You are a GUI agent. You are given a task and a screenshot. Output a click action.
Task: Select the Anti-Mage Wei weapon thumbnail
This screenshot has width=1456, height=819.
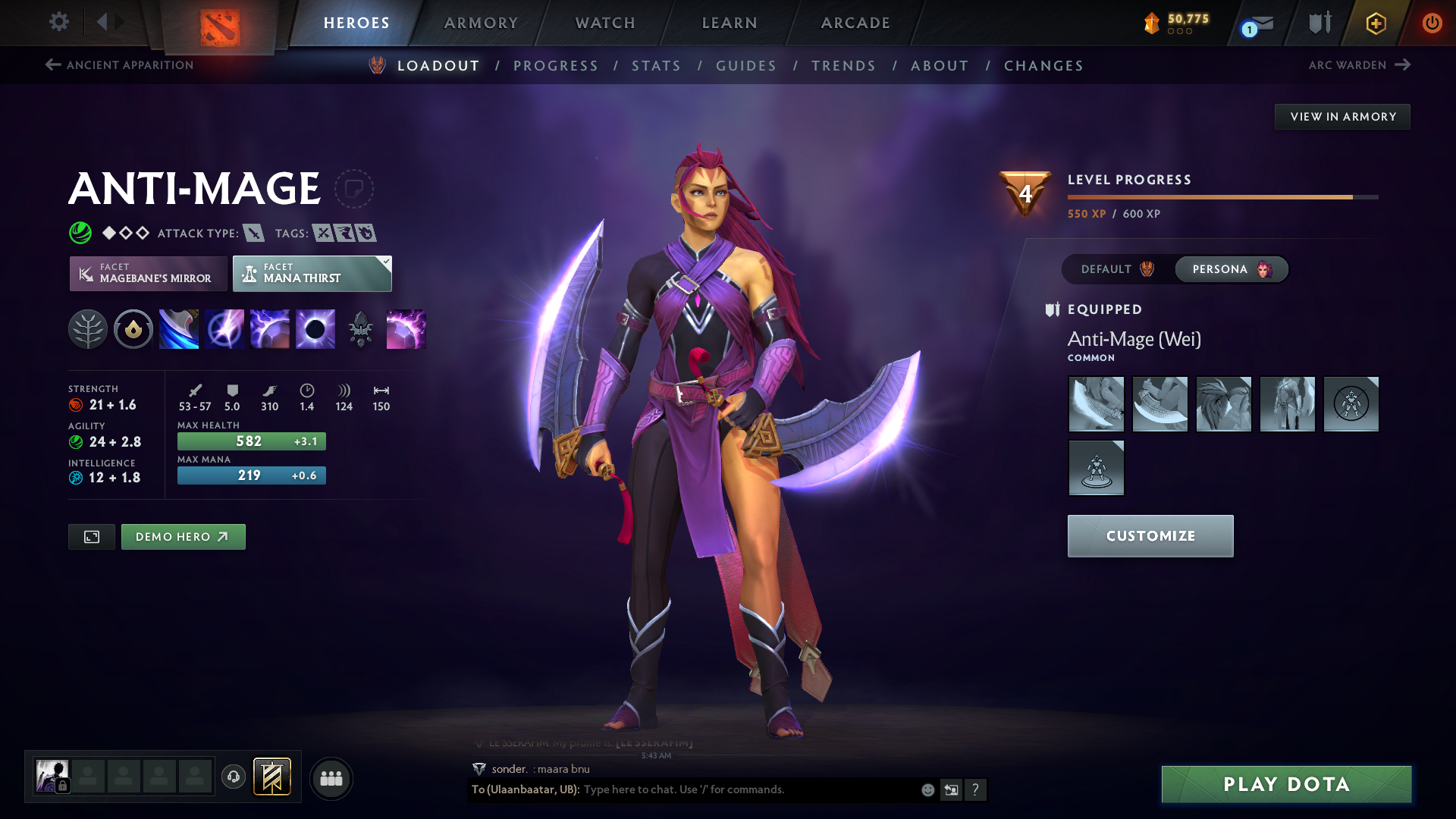tap(1096, 404)
